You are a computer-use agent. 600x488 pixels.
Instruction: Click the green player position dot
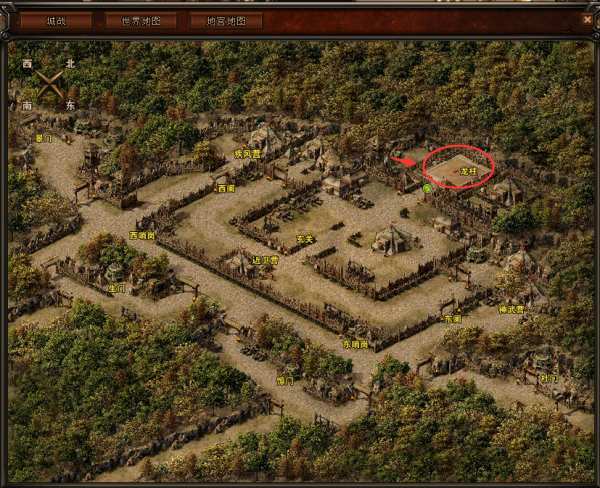tap(427, 187)
